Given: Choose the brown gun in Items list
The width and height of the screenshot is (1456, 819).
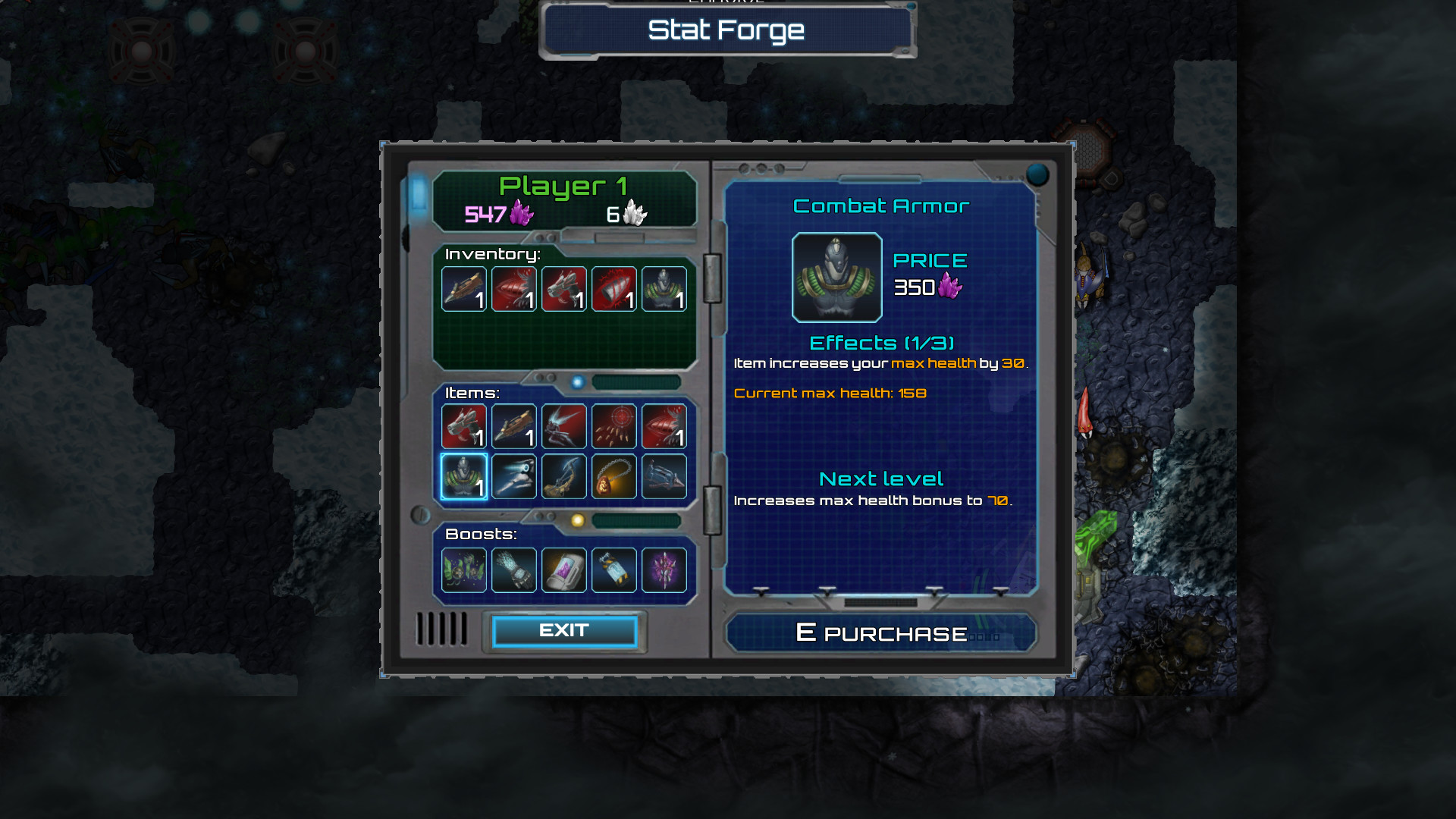Looking at the screenshot, I should click(x=514, y=426).
